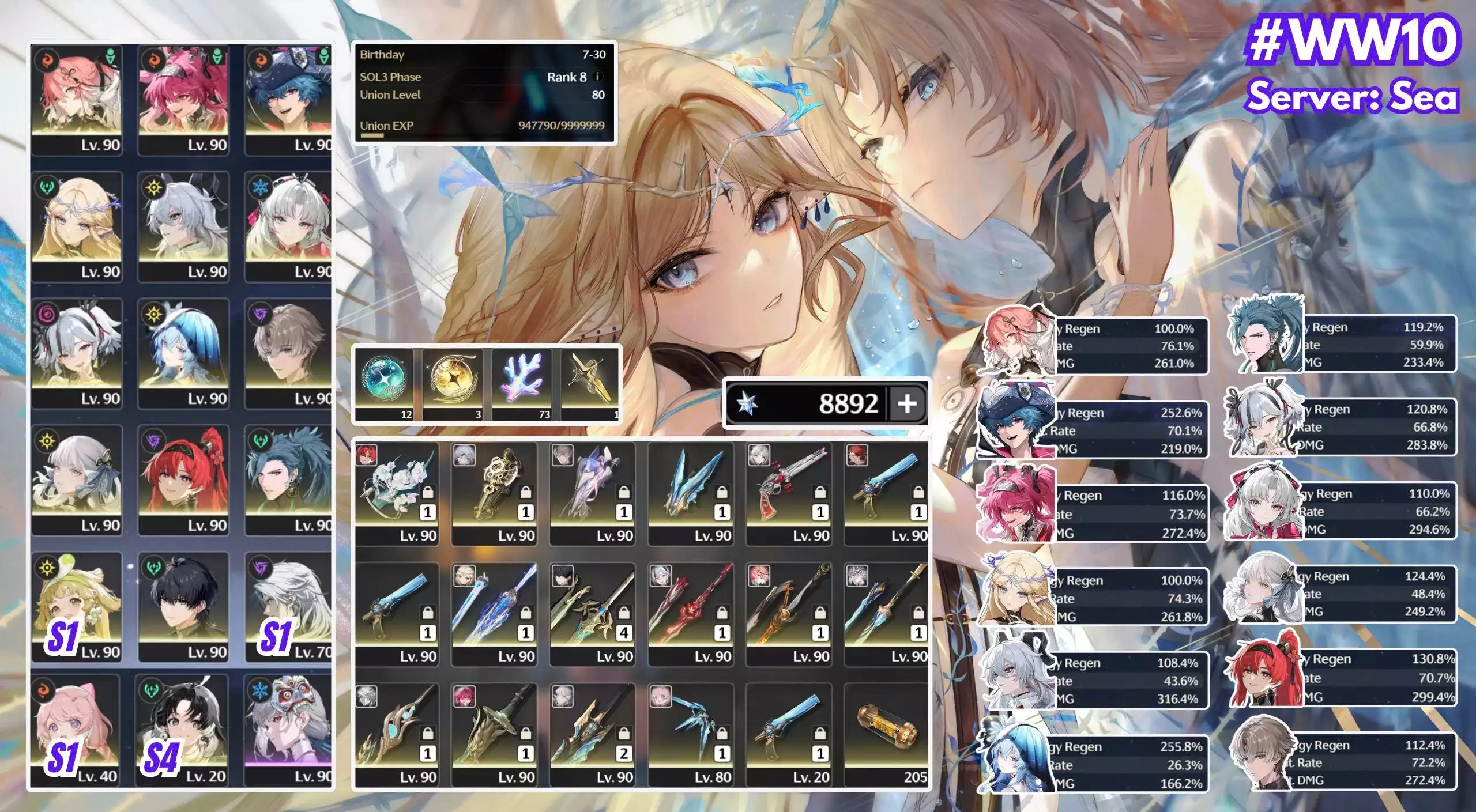Select the golden key-shaped weapon slot
This screenshot has width=1476, height=812.
[495, 493]
